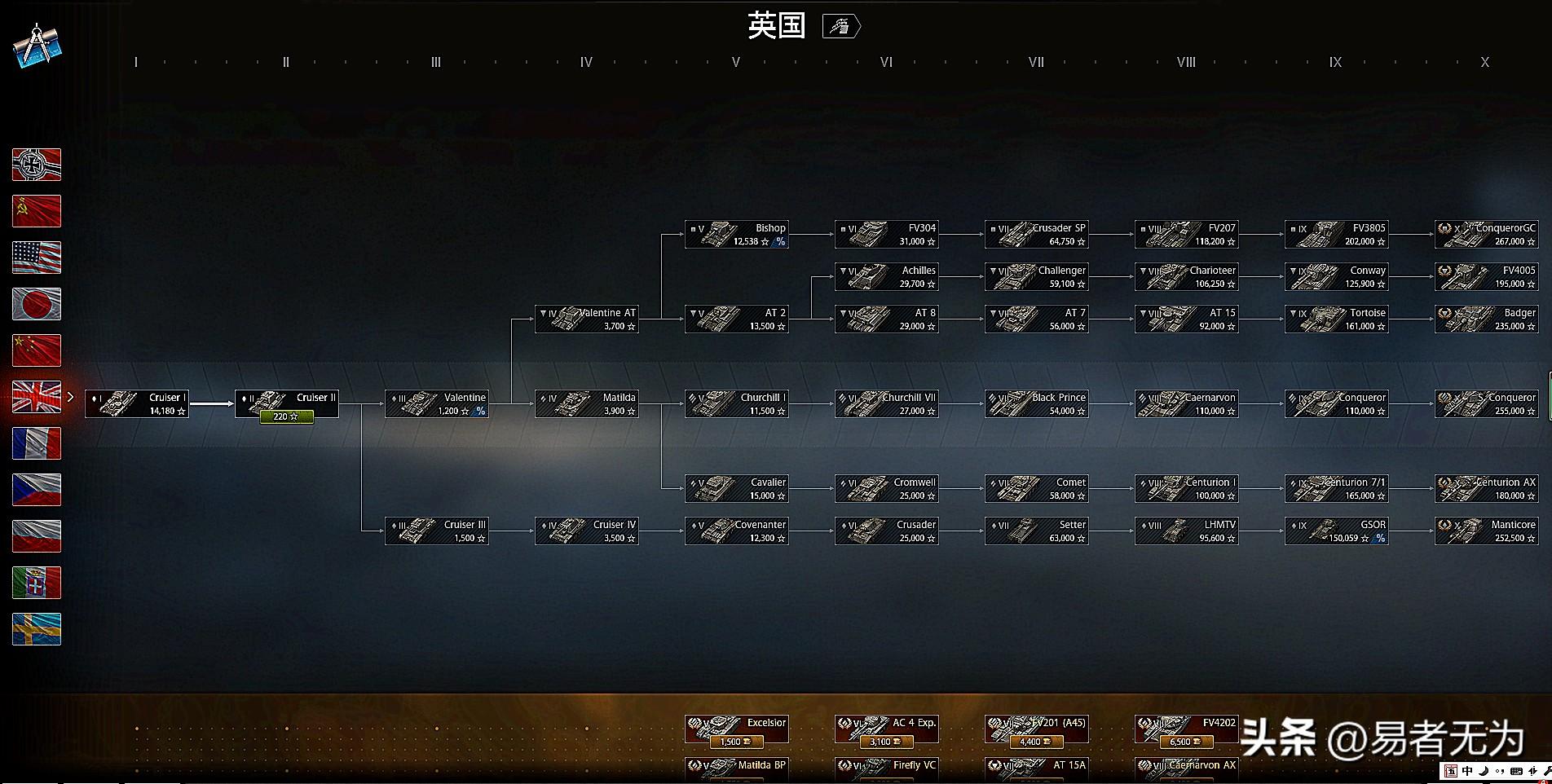Select the Churchill VII heavy tank
The width and height of the screenshot is (1552, 784).
click(887, 404)
